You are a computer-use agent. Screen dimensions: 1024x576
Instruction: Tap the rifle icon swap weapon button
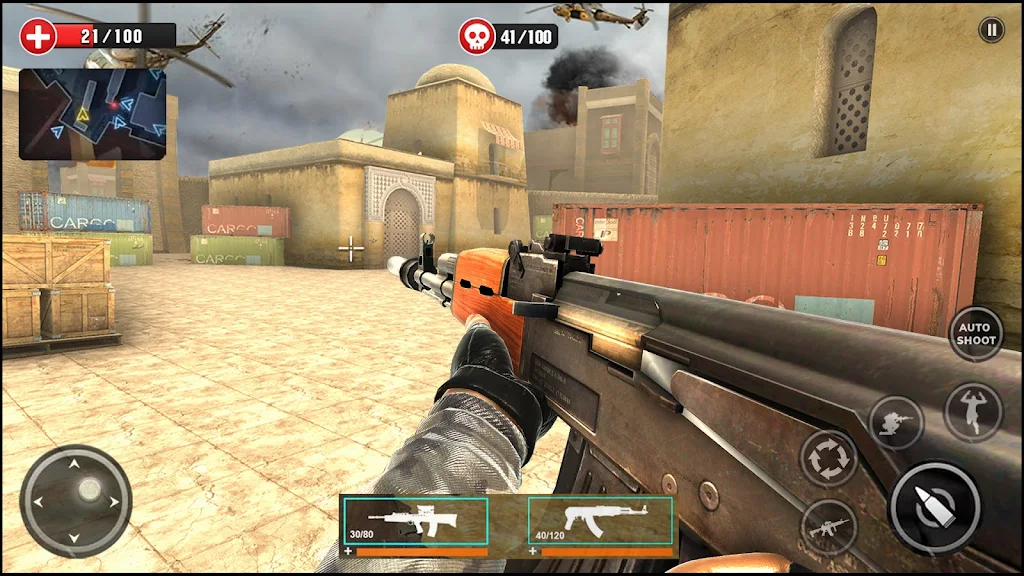point(828,527)
